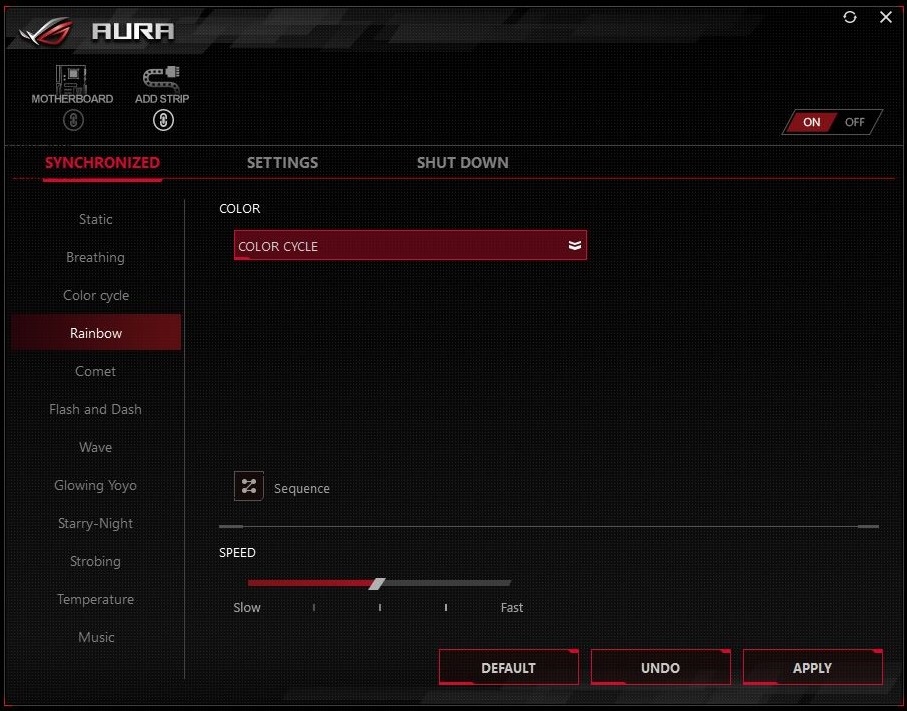Image resolution: width=907 pixels, height=711 pixels.
Task: Apply the lighting changes
Action: pyautogui.click(x=812, y=668)
